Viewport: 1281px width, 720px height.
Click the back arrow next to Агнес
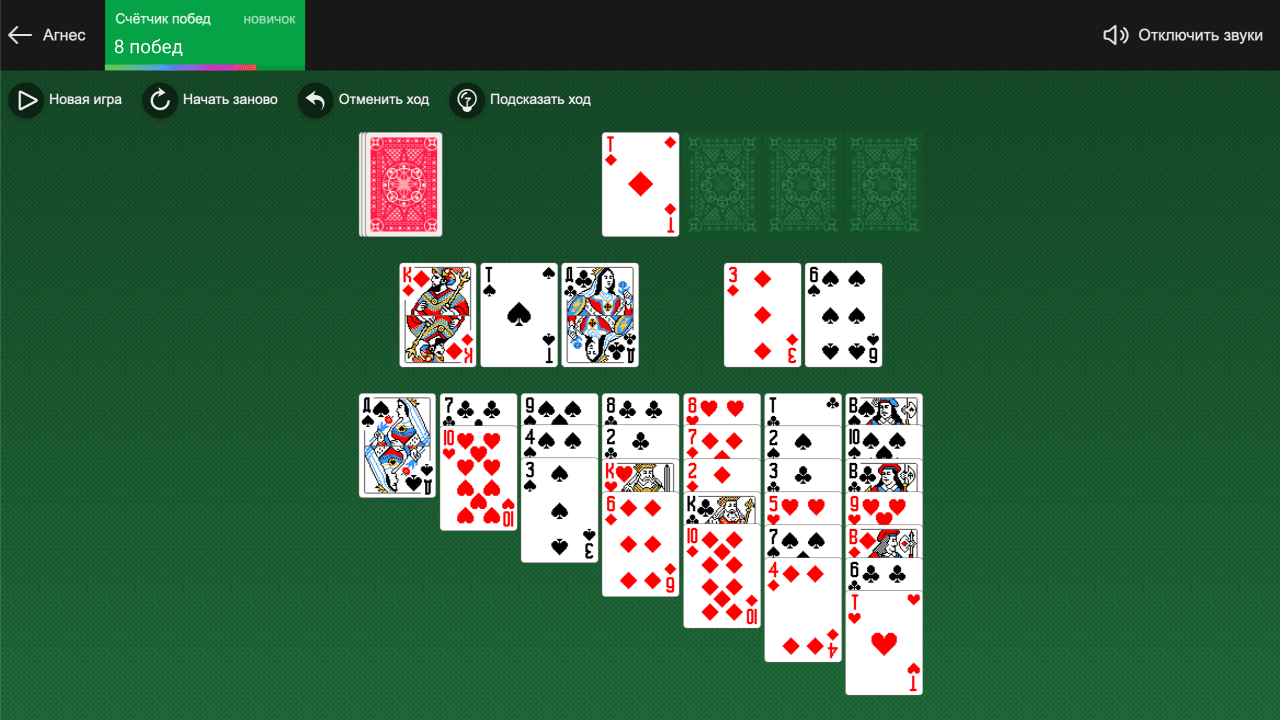(x=19, y=34)
